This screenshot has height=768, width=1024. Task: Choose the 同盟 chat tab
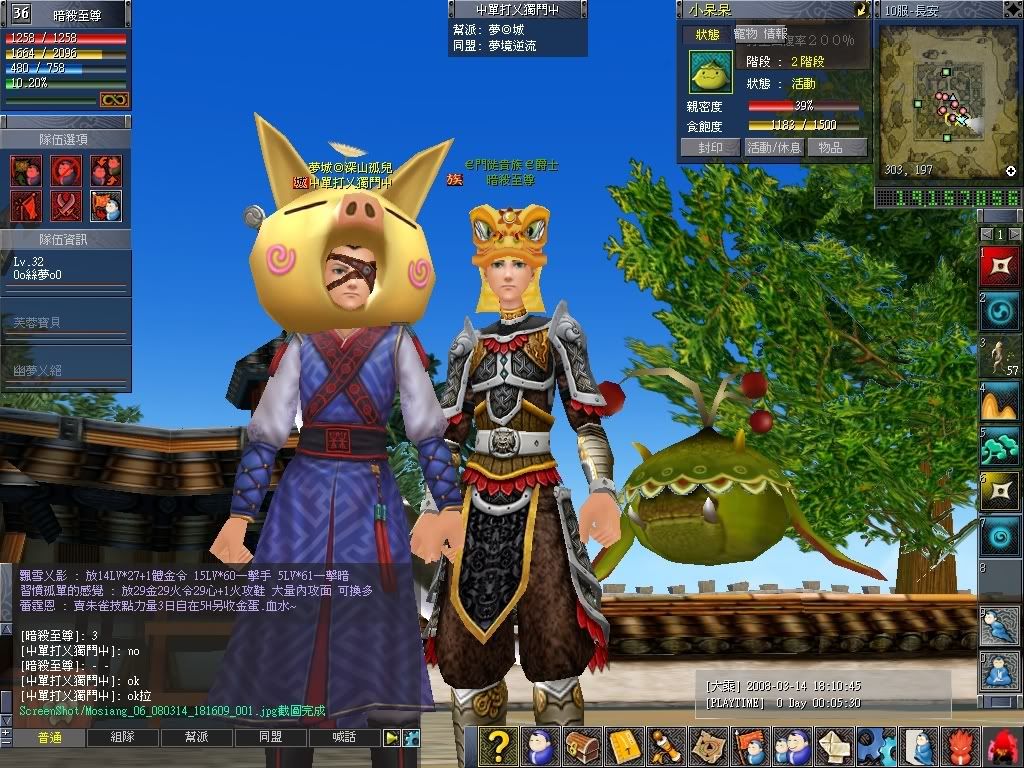coord(271,738)
